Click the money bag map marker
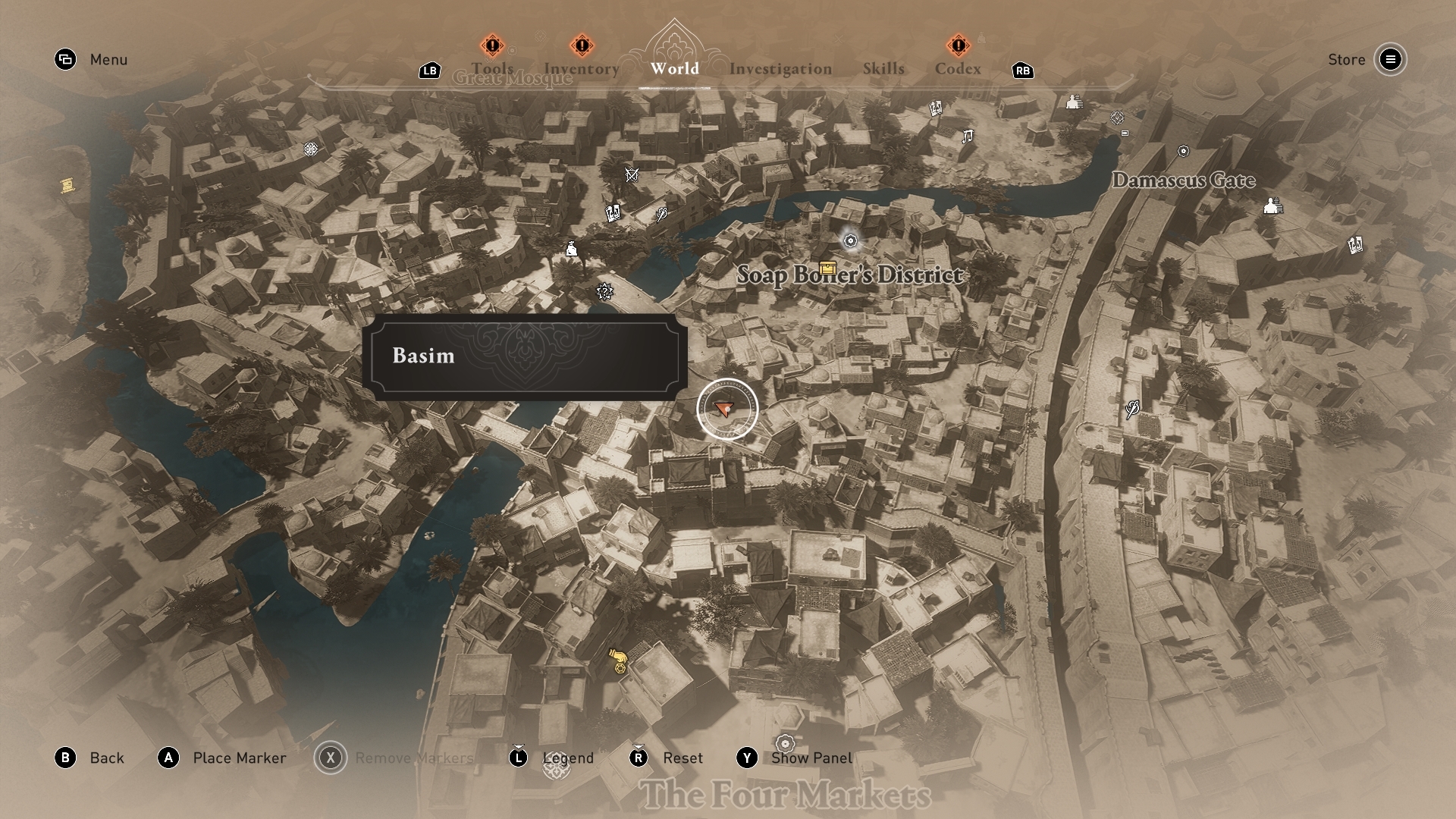This screenshot has height=819, width=1456. point(572,249)
